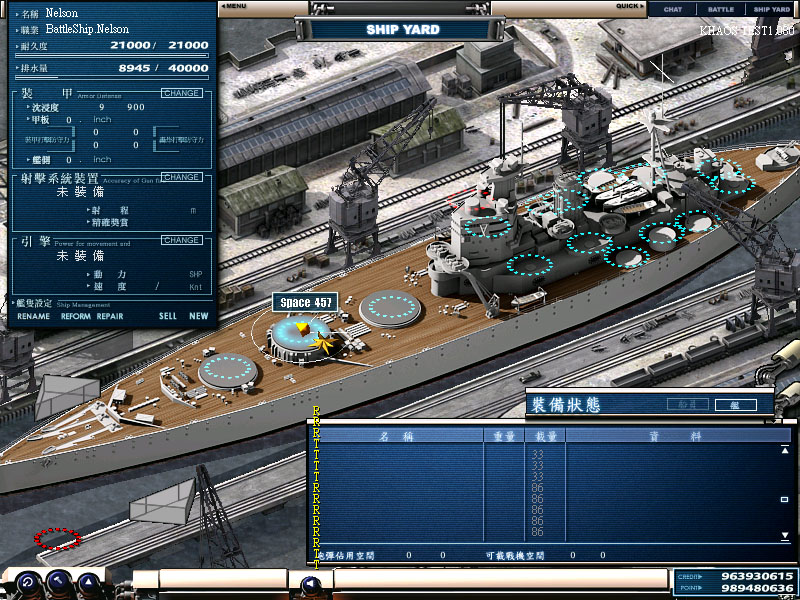Switch to the CHAT tab
Screen dimensions: 800x600
tap(673, 9)
